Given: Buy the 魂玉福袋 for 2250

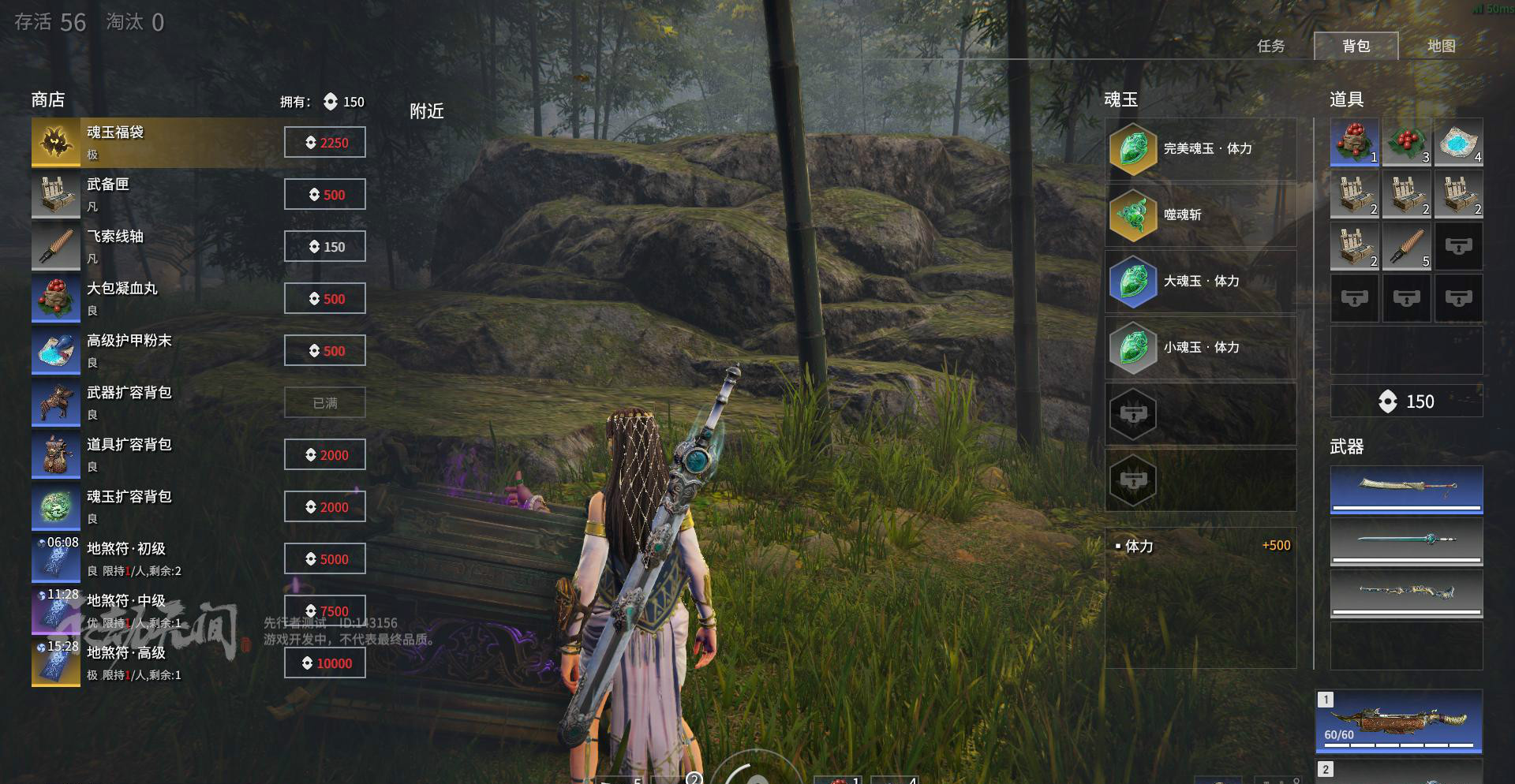Looking at the screenshot, I should (x=325, y=143).
